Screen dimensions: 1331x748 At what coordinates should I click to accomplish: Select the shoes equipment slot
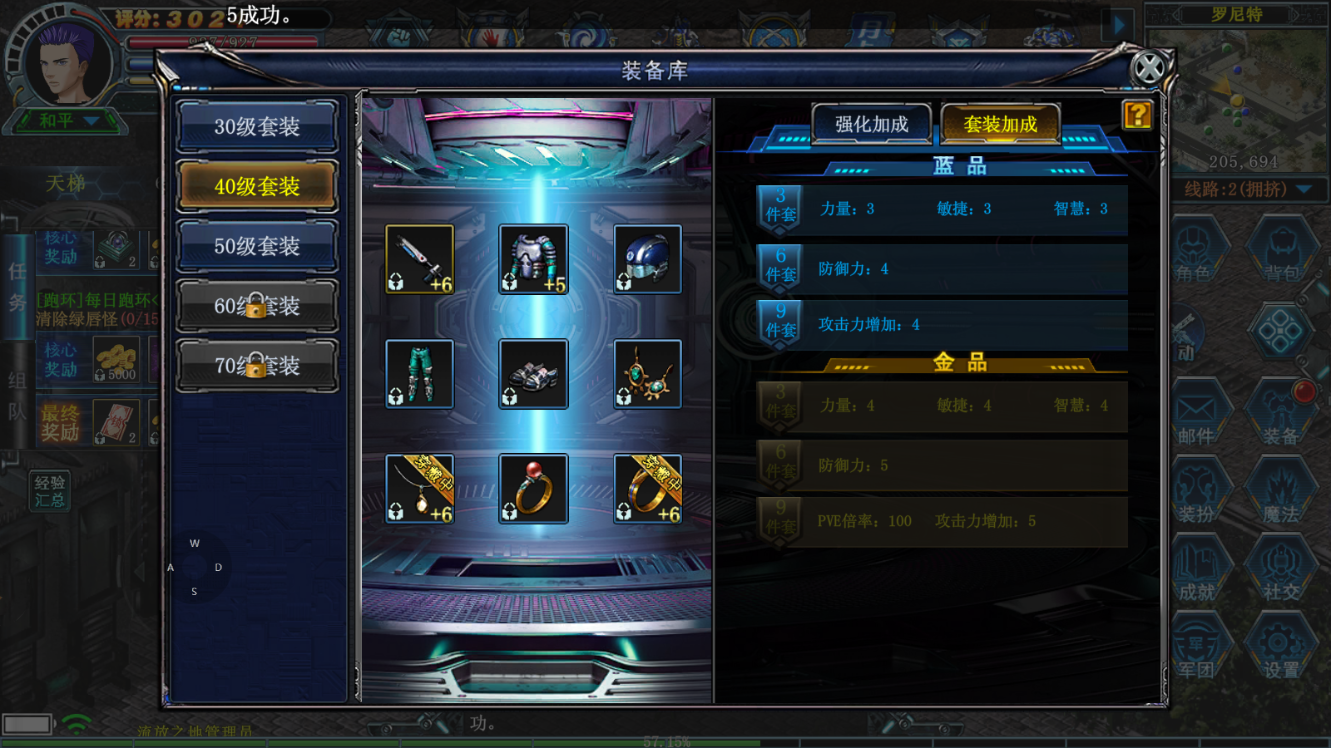click(x=534, y=374)
